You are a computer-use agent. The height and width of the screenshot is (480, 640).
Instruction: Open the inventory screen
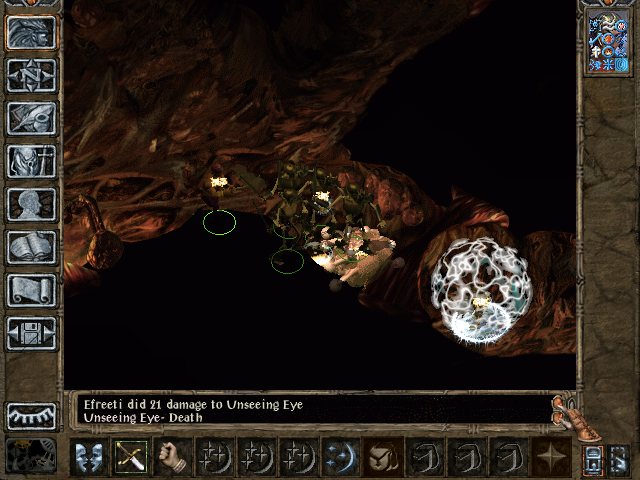(32, 161)
